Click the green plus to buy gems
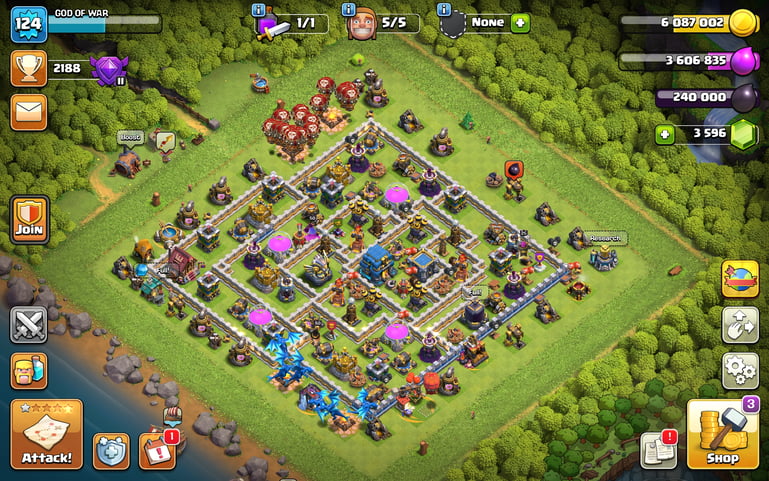This screenshot has width=769, height=481. tap(664, 134)
